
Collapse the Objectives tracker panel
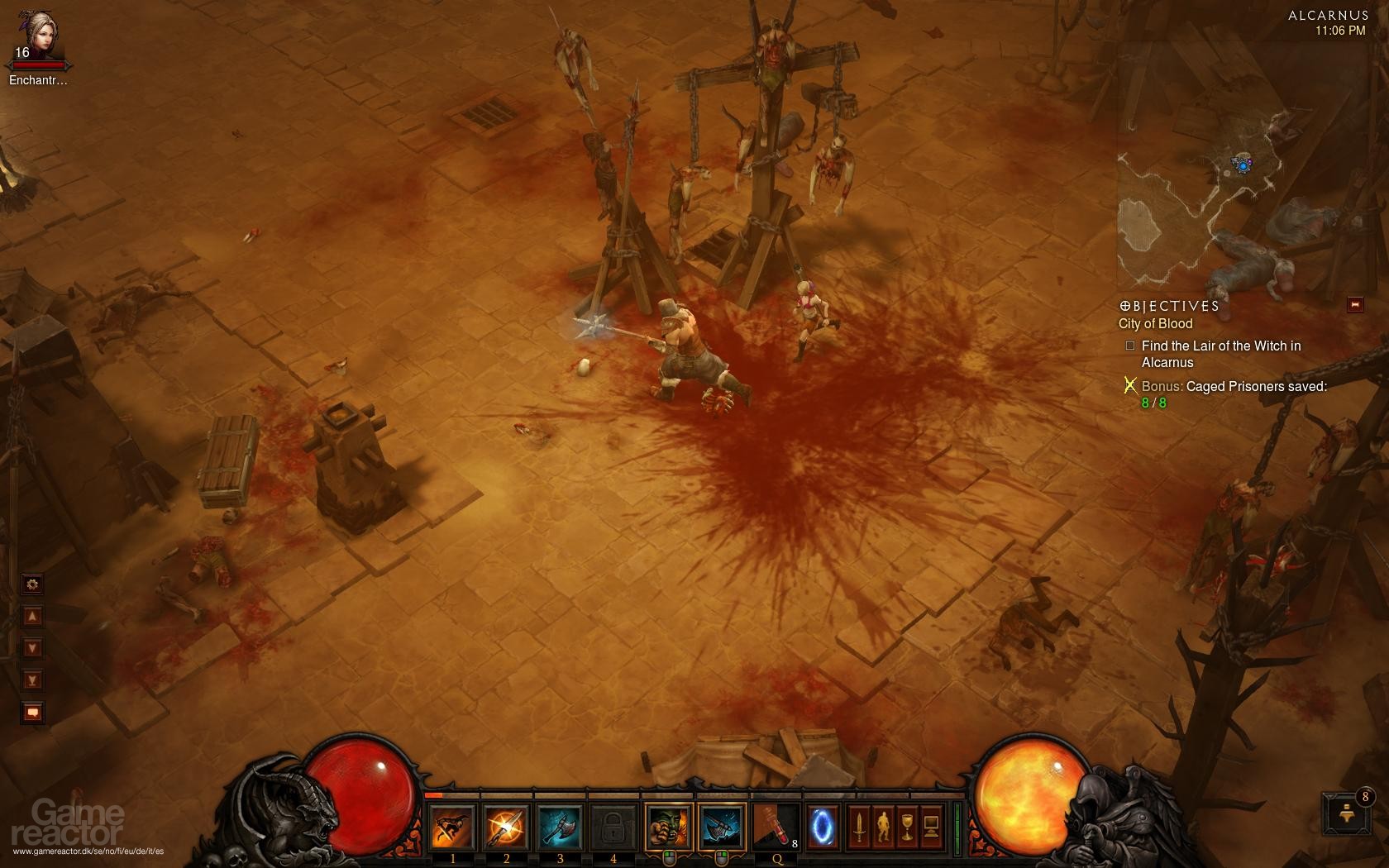pyautogui.click(x=1354, y=305)
